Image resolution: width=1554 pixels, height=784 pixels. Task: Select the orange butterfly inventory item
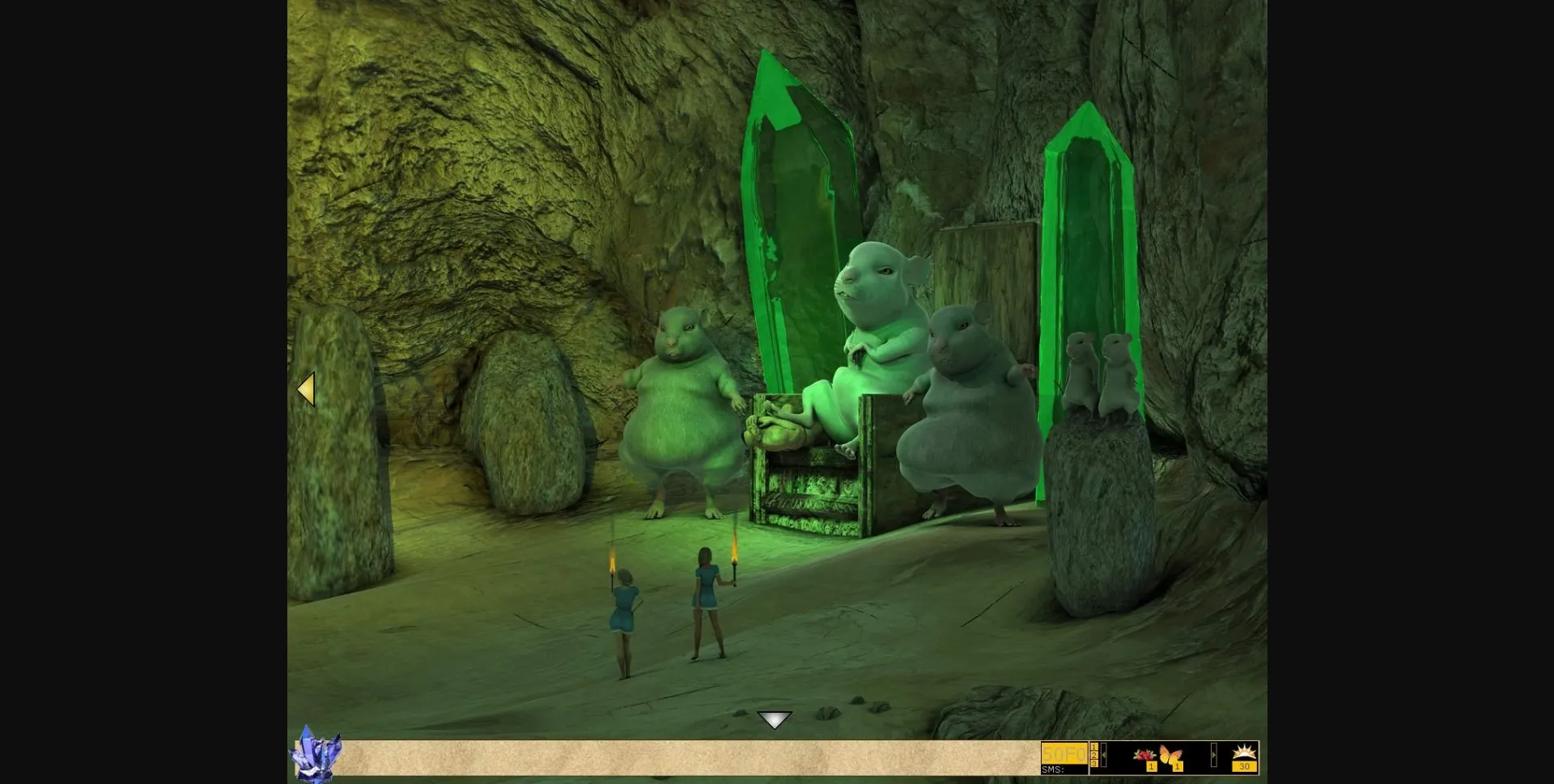tap(1169, 755)
